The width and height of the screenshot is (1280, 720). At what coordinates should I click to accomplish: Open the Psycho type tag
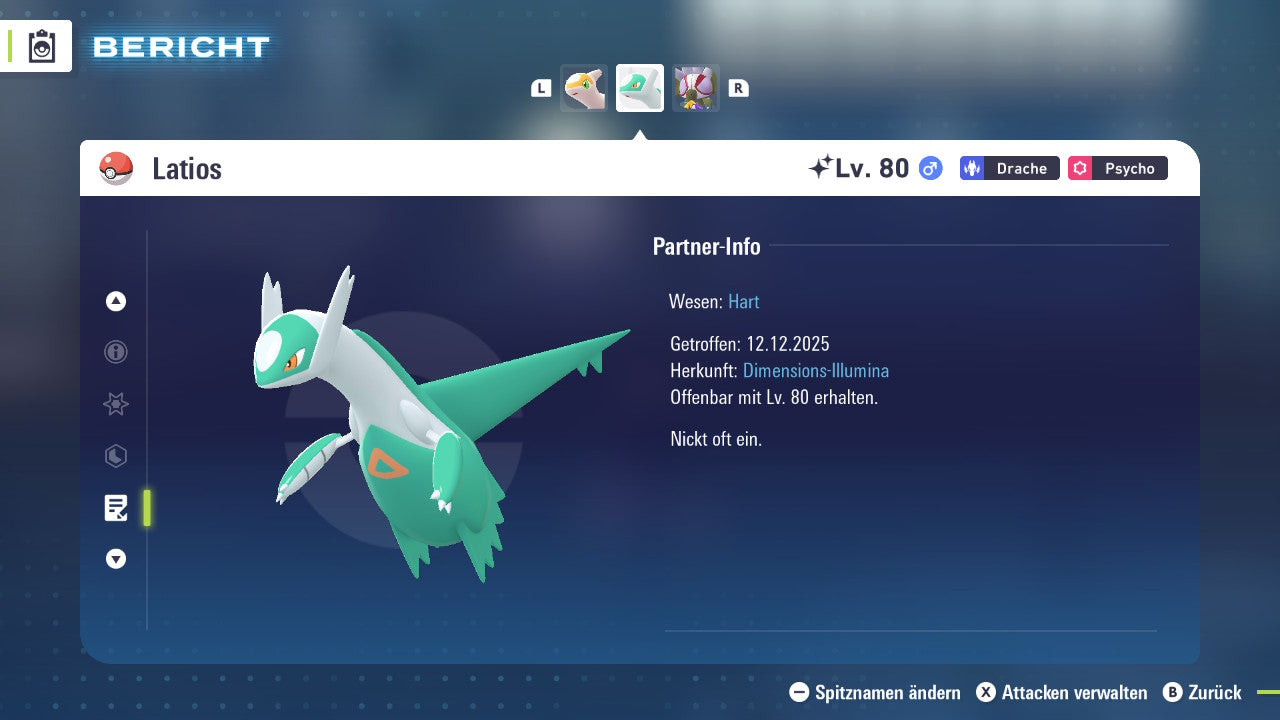coord(1117,168)
